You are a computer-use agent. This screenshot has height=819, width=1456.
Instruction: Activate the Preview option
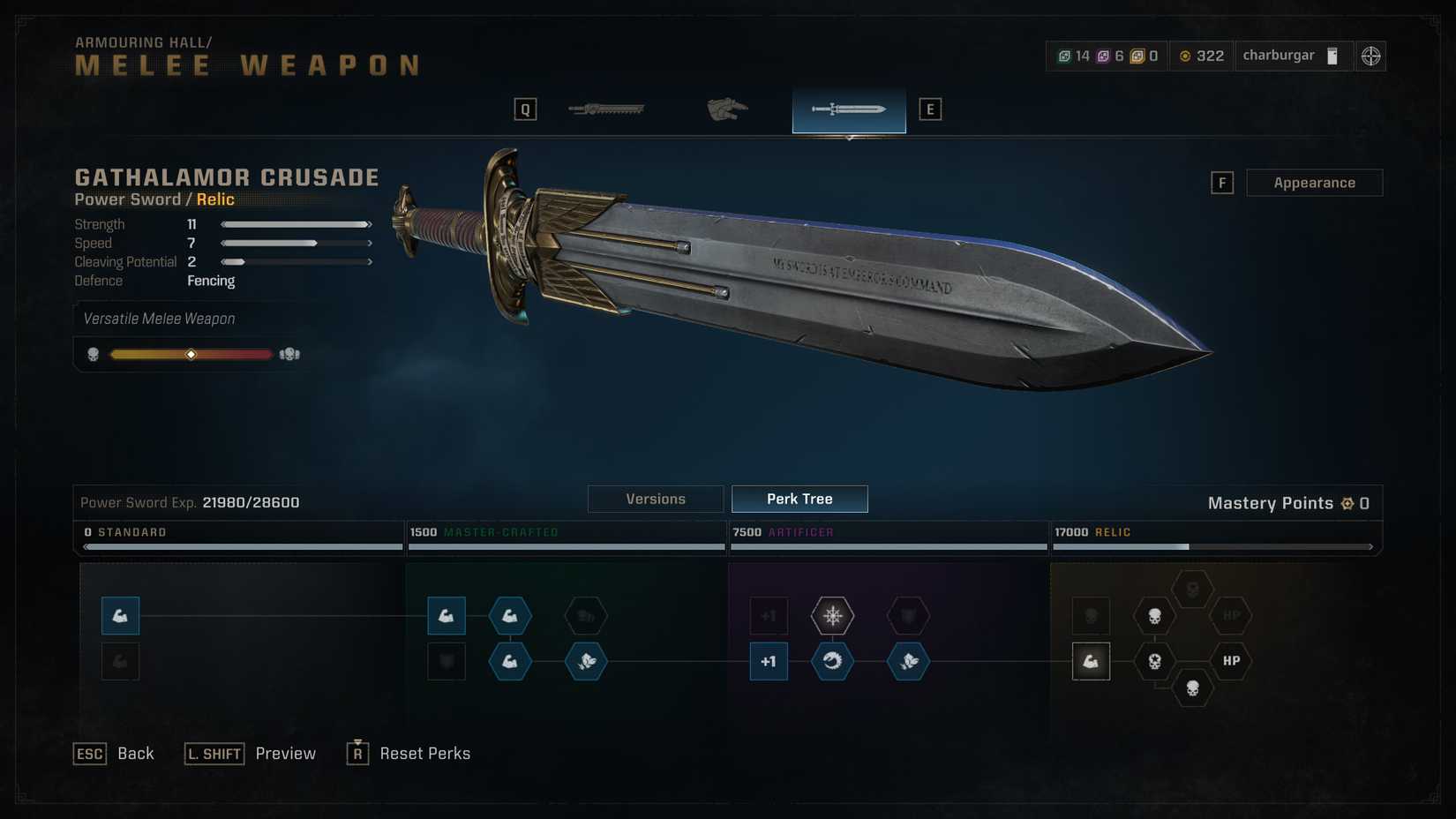251,754
